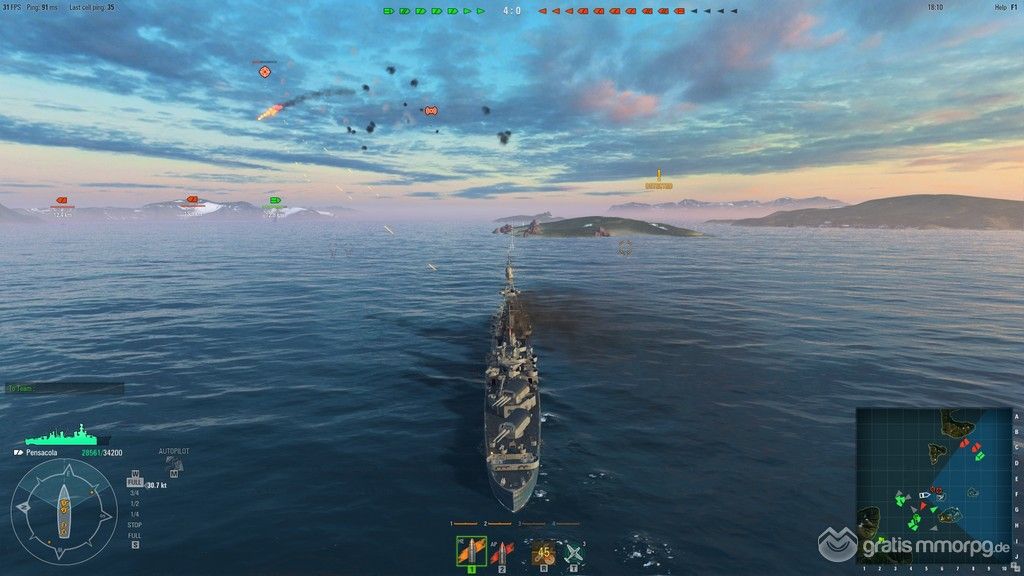Activate the Damage Control Party consumable
The width and height of the screenshot is (1024, 576).
point(543,551)
